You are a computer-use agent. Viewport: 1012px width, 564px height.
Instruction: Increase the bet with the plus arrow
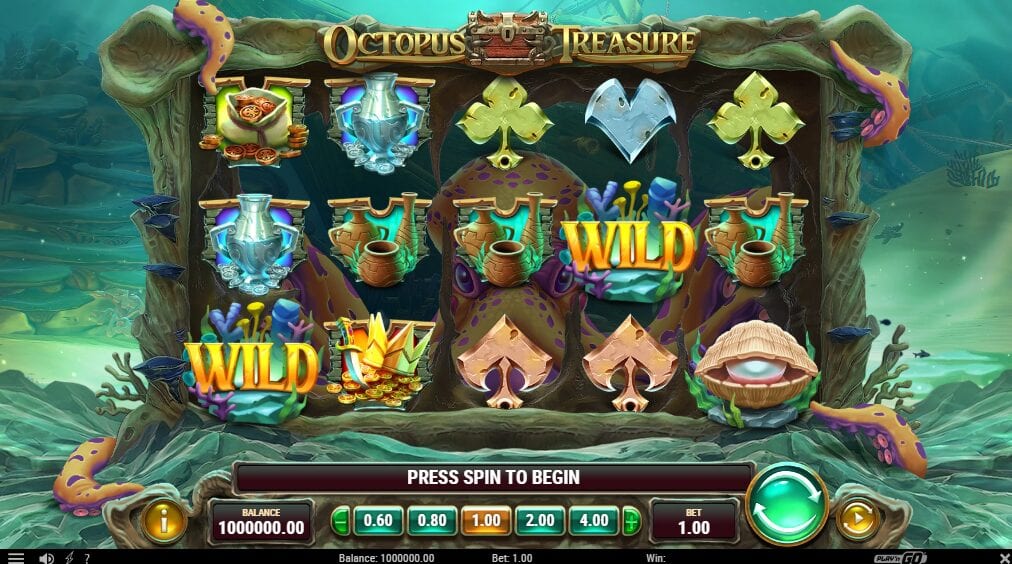tap(631, 520)
